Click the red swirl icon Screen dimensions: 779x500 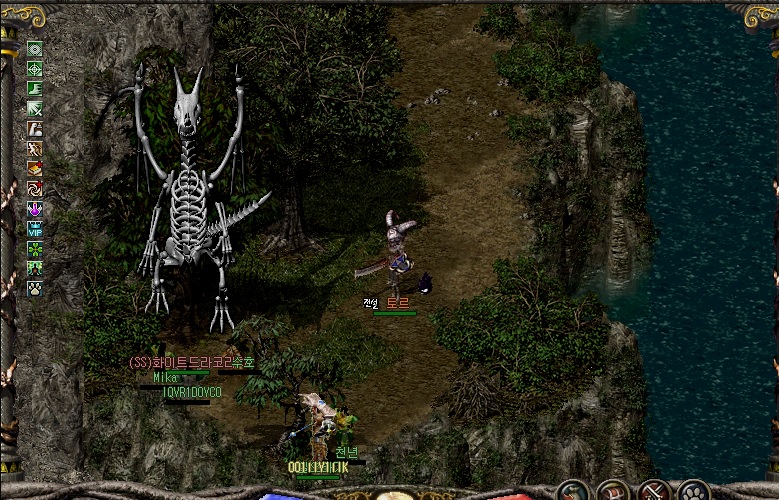coord(35,188)
